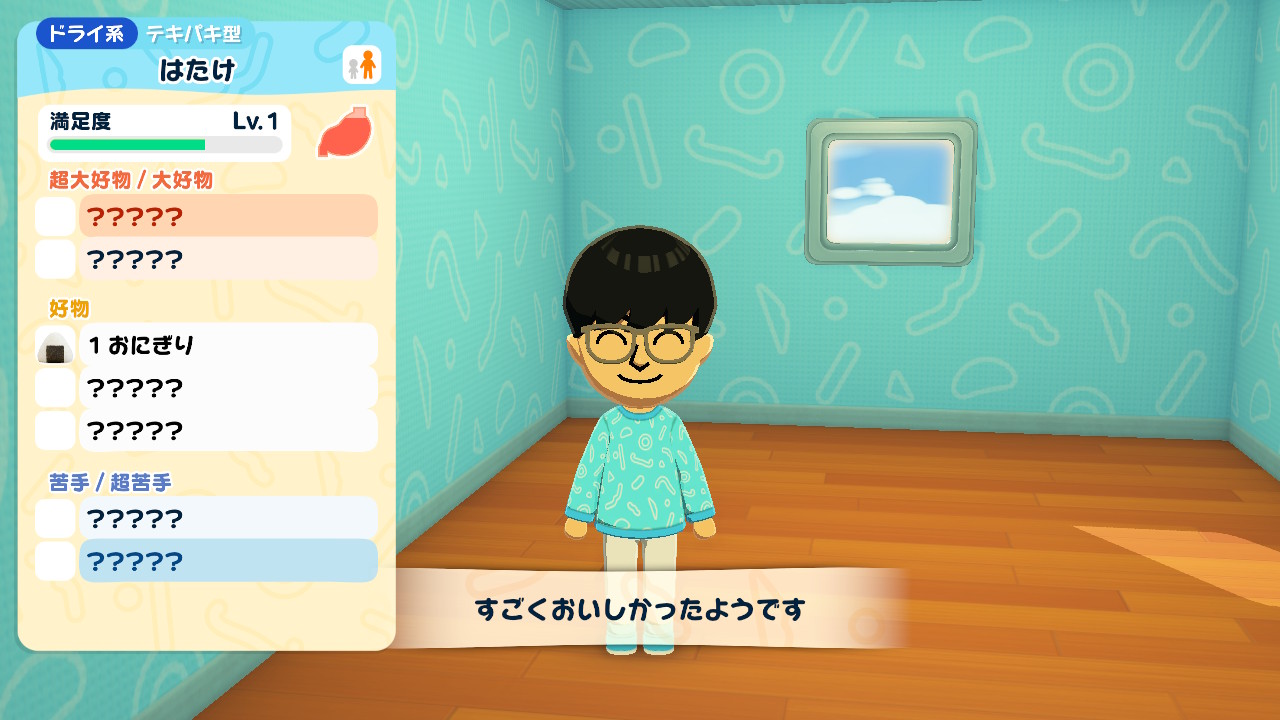Click the empty icon slot beside top 大好物 row

point(55,216)
